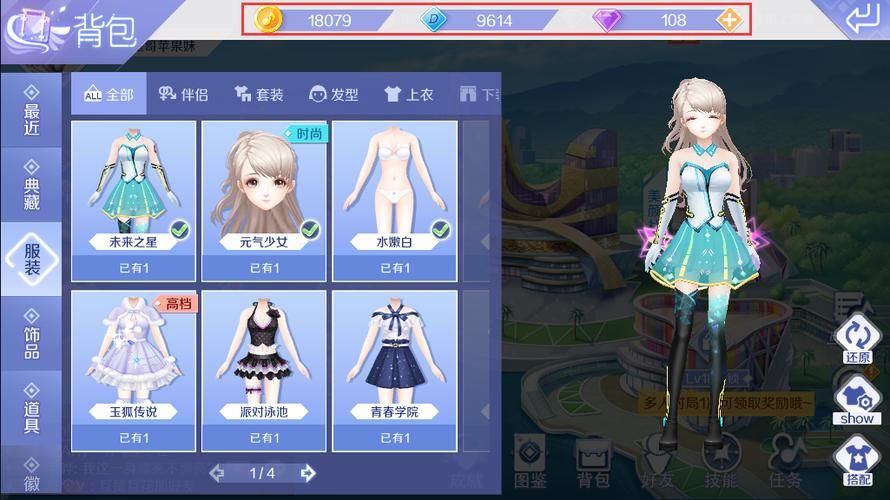This screenshot has width=890, height=500.
Task: Click the 还原 reset outfit button
Action: tap(857, 338)
